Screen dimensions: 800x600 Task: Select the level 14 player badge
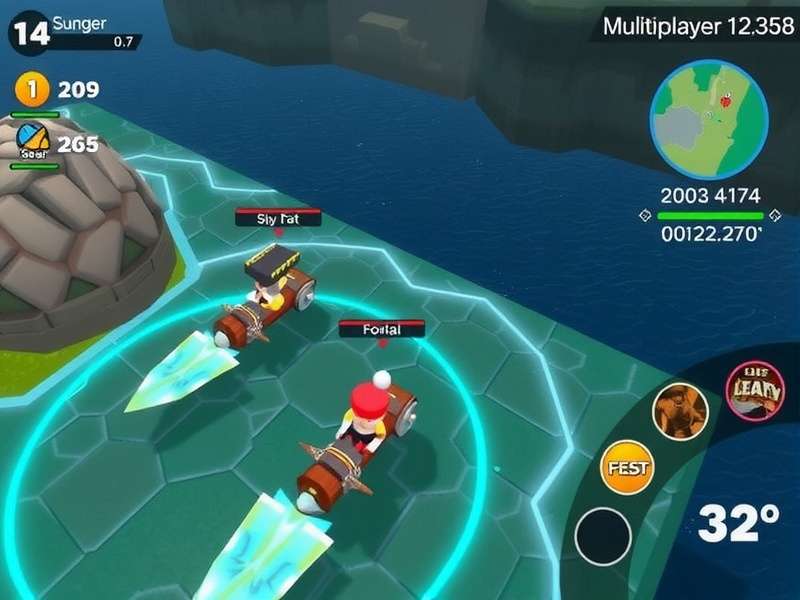pos(29,33)
